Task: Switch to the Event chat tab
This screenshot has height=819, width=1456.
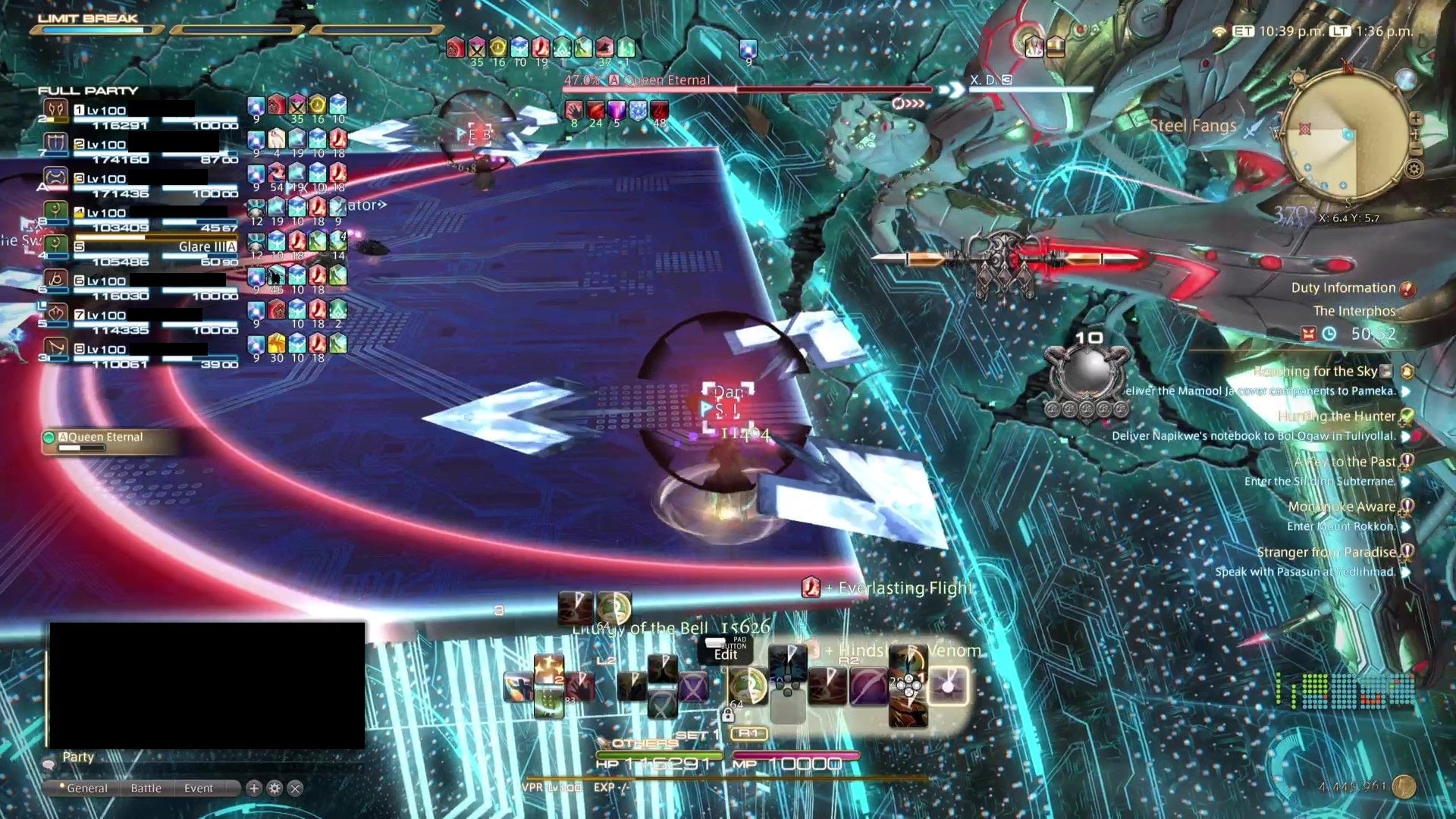Action: coord(199,787)
